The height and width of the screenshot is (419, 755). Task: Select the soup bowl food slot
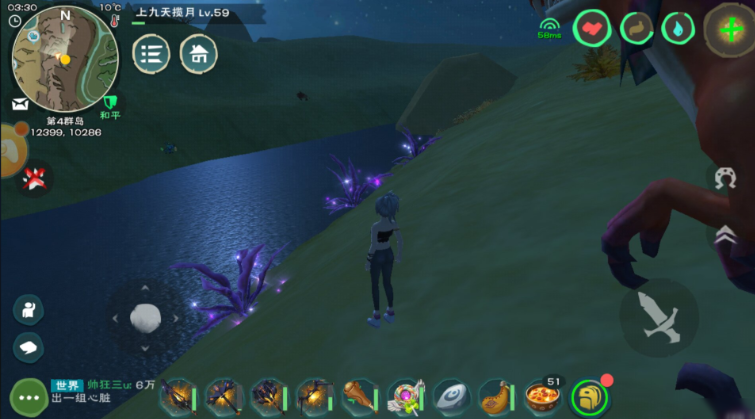543,397
